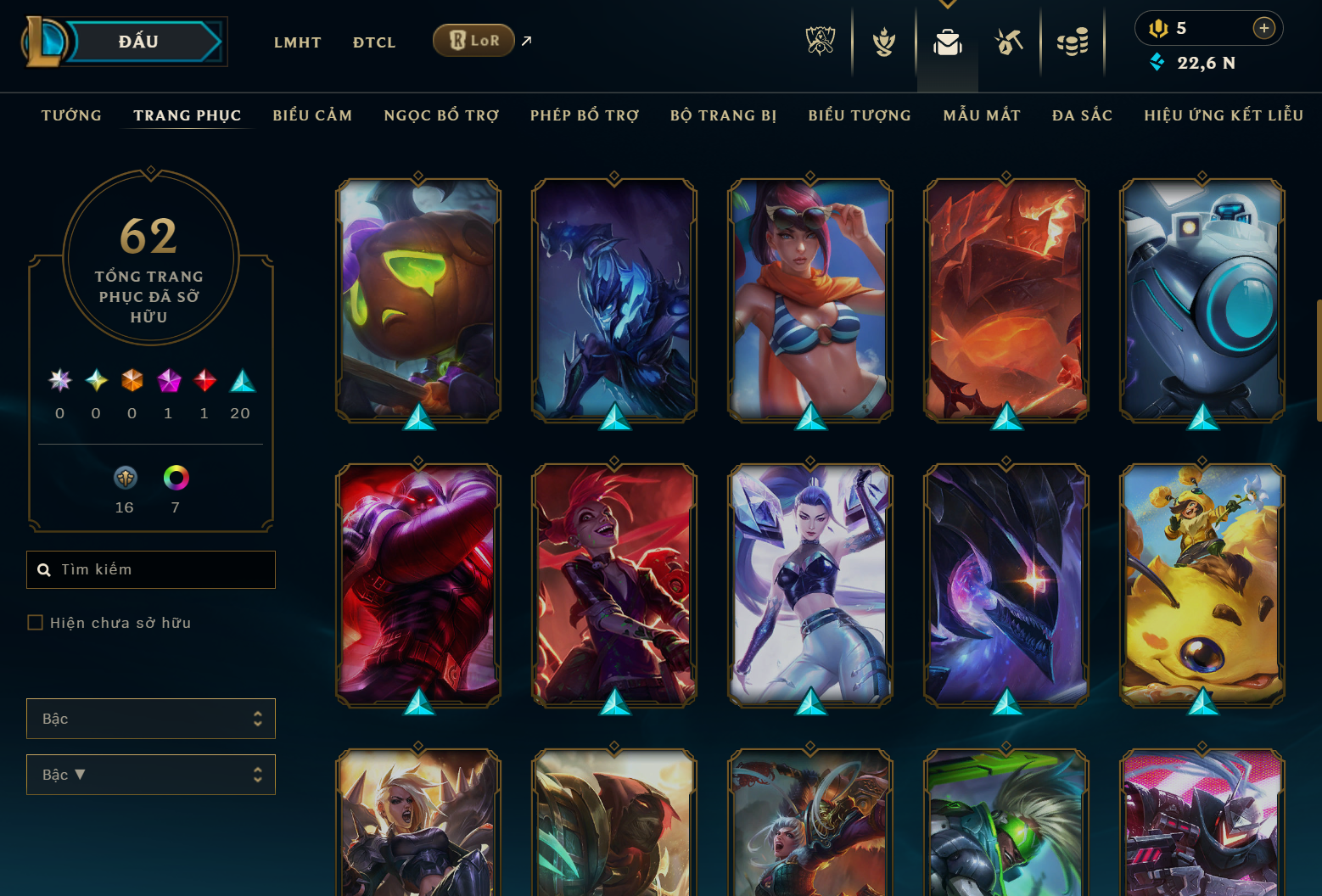The height and width of the screenshot is (896, 1322).
Task: Click the Loot crafting hammer icon
Action: (x=1009, y=41)
